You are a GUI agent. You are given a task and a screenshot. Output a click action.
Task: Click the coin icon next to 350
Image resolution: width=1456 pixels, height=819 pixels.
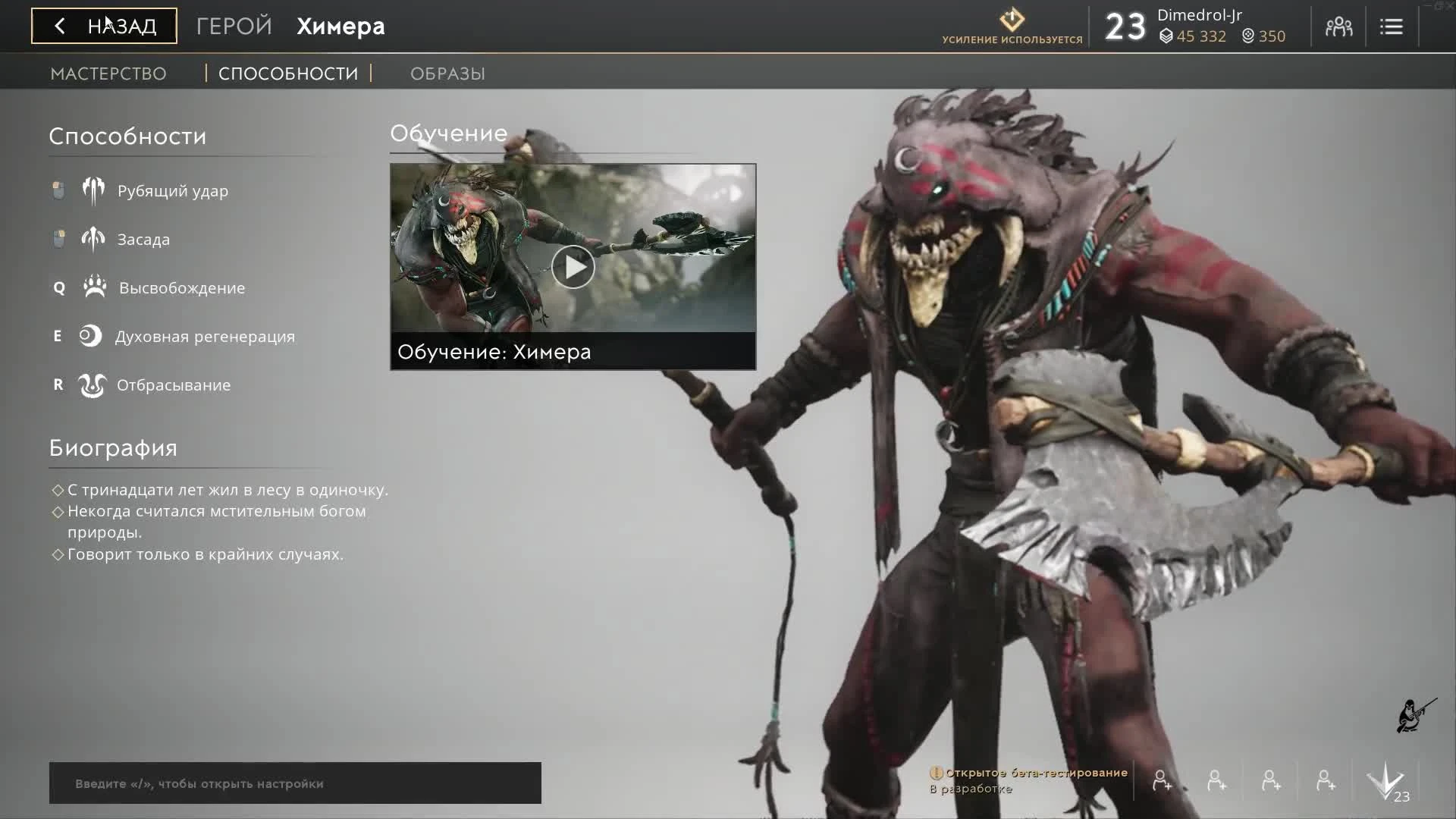point(1248,36)
